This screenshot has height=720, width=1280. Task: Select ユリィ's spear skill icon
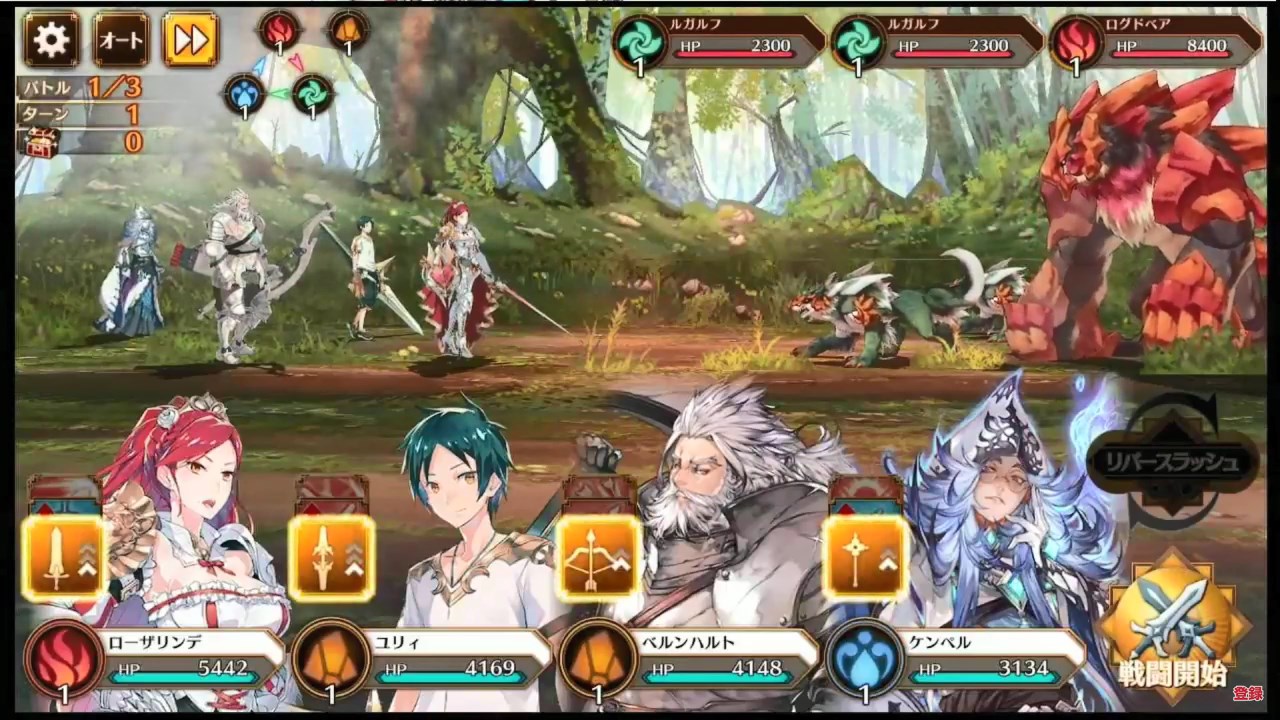pyautogui.click(x=331, y=558)
